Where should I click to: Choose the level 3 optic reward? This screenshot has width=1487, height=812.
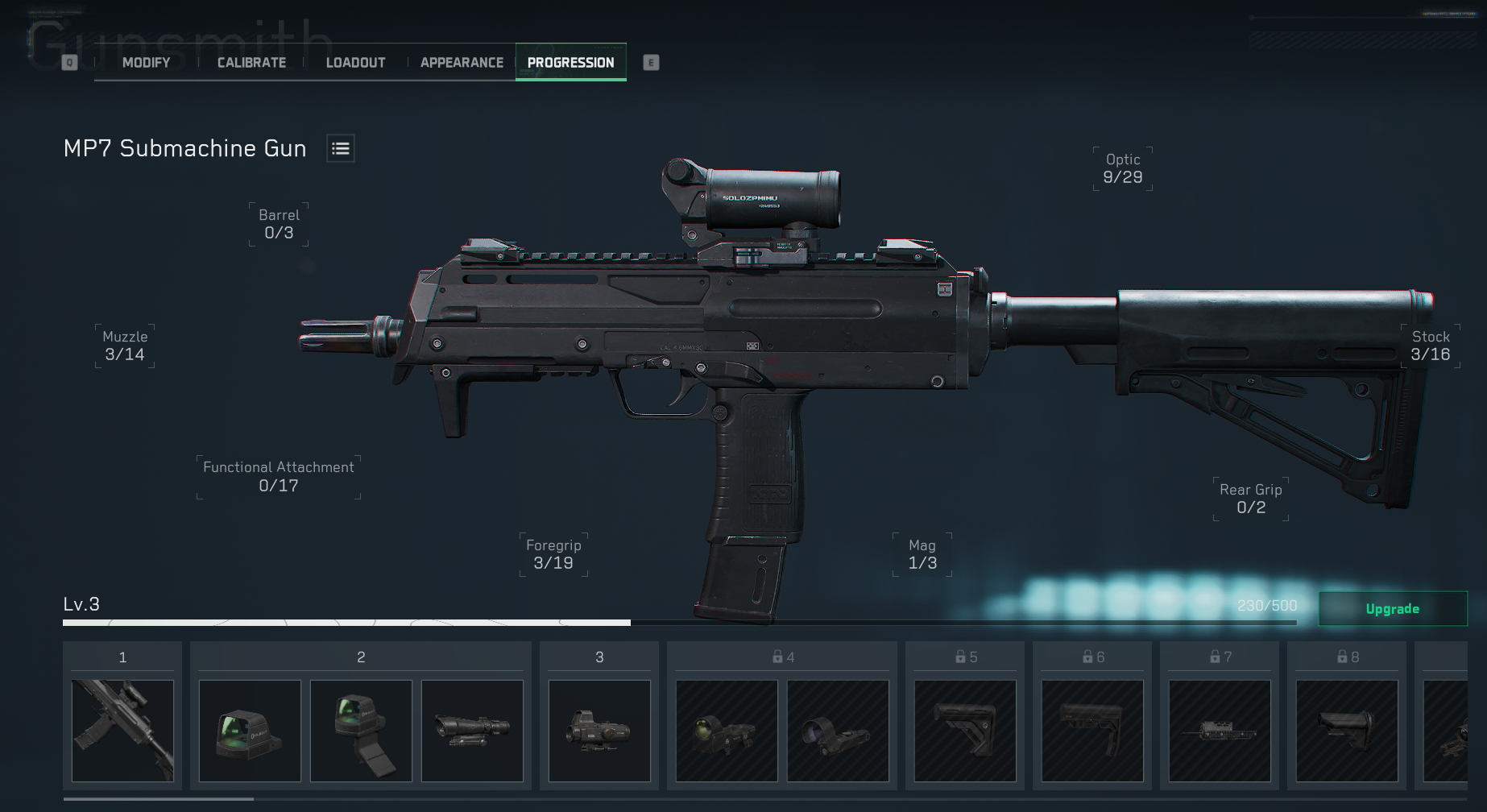coord(599,731)
